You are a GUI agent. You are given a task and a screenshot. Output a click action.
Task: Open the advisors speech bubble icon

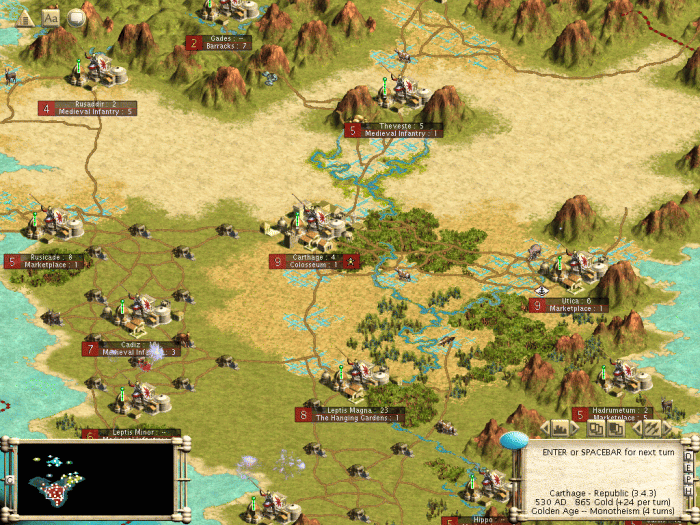click(x=76, y=17)
